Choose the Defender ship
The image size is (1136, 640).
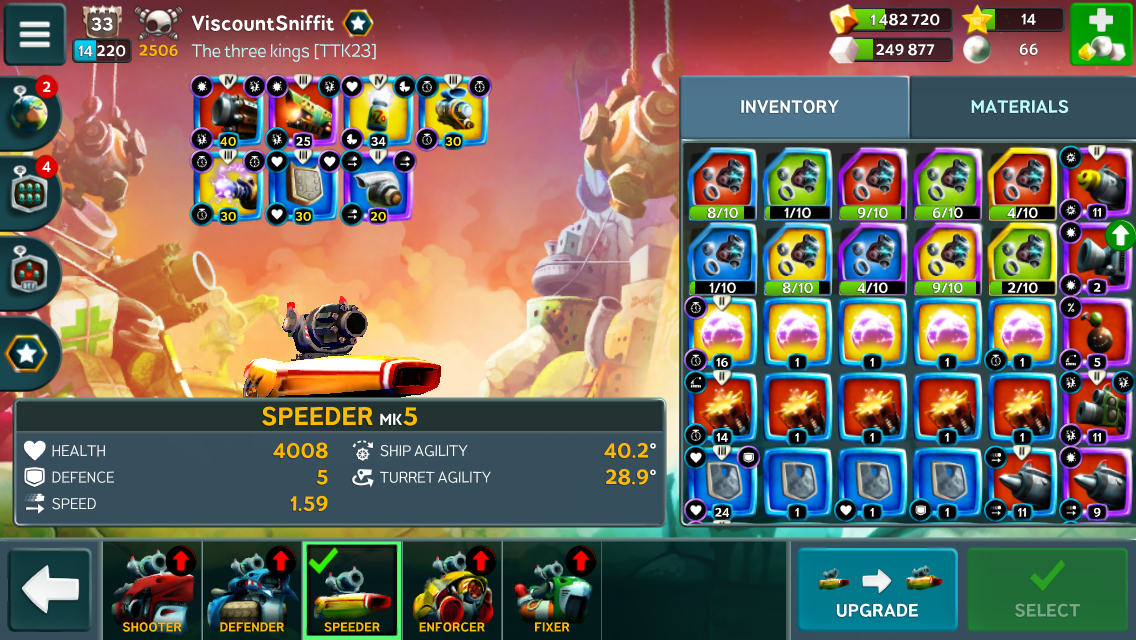(252, 590)
